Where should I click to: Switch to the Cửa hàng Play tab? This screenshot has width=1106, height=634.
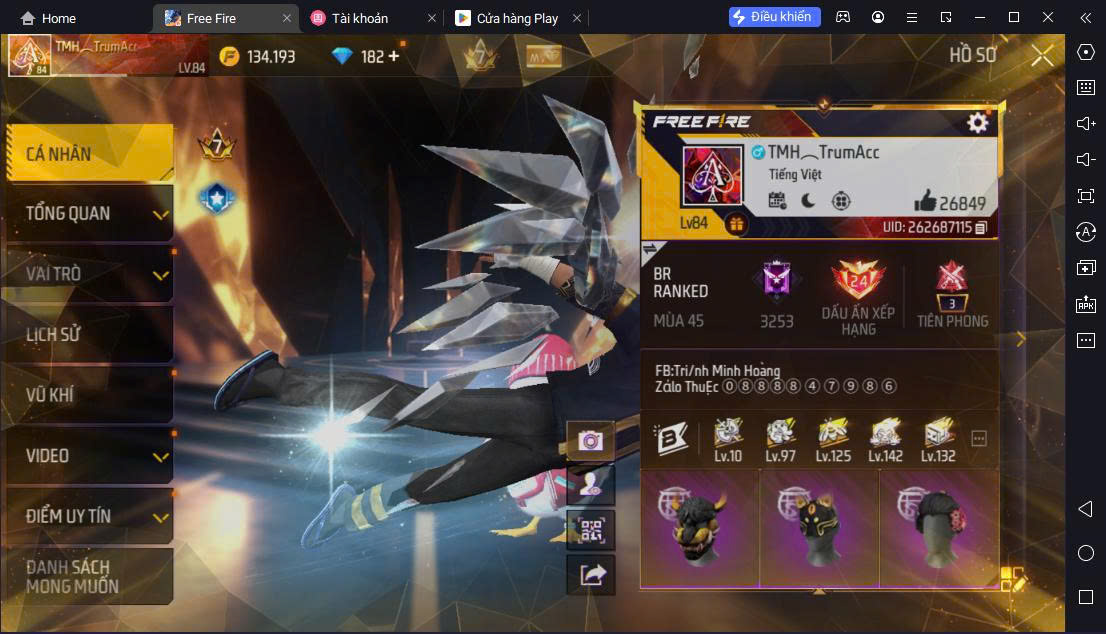516,18
